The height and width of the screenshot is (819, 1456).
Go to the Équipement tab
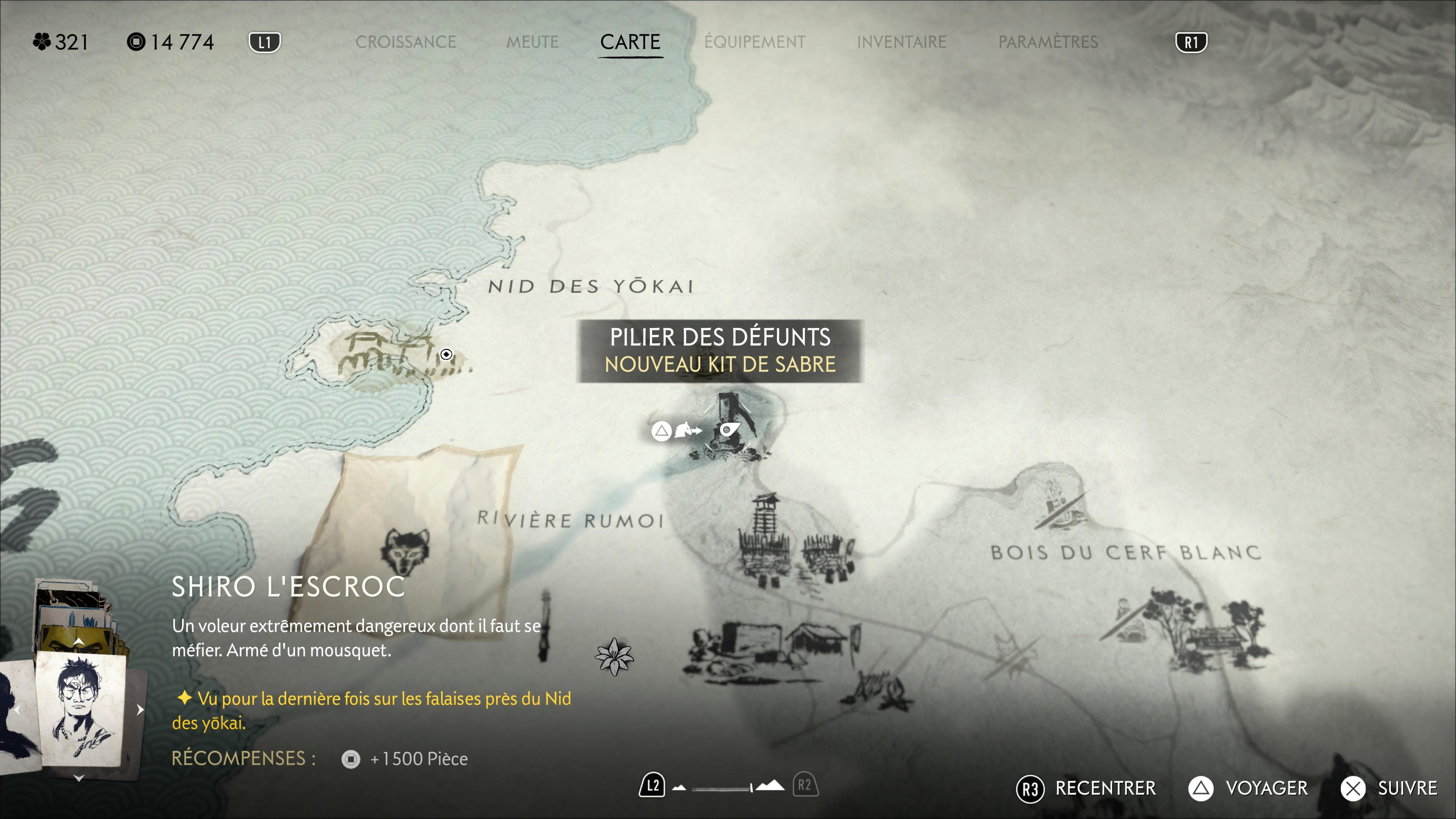pos(755,42)
